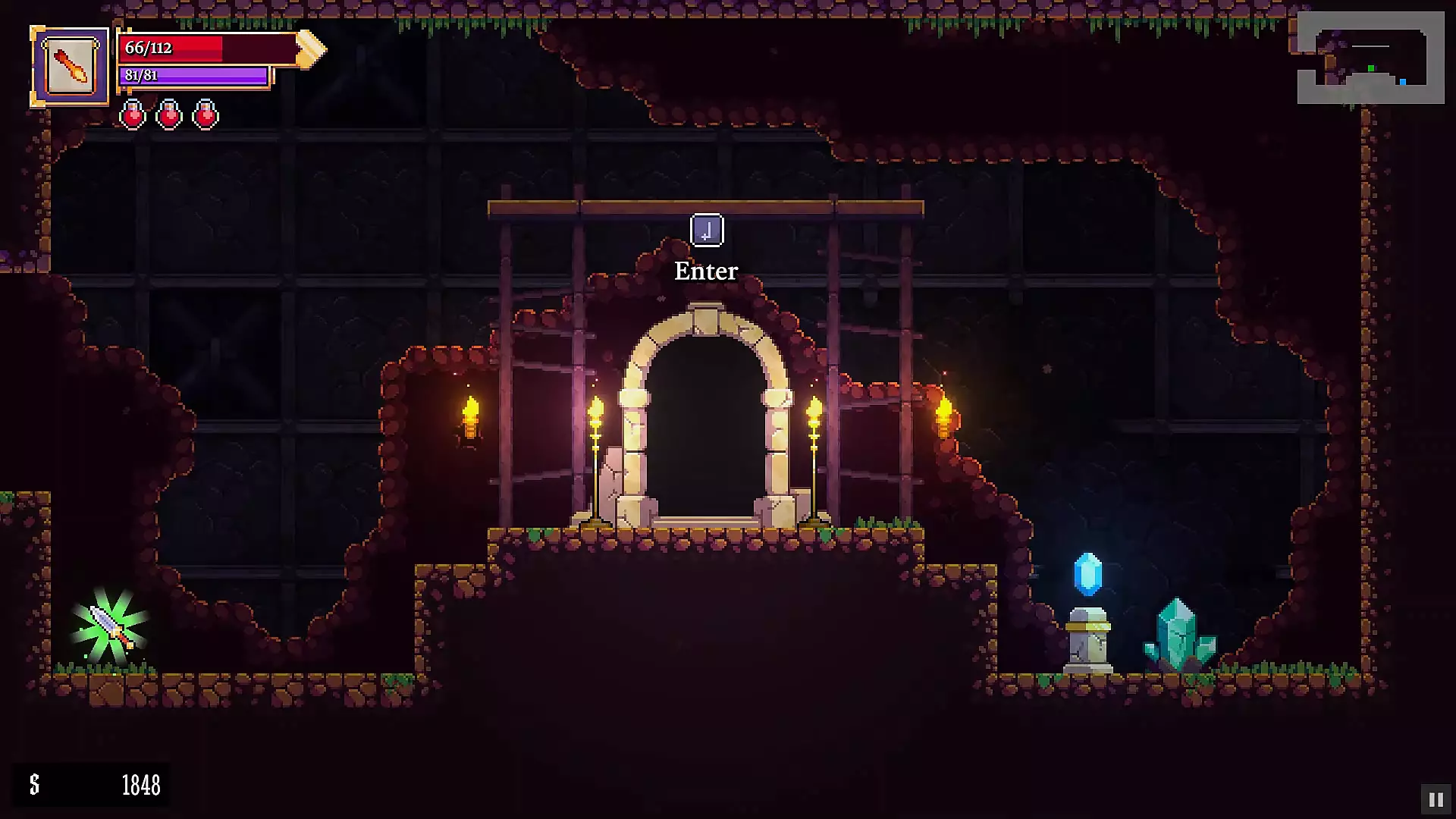Pause the video with the pause button

pyautogui.click(x=1436, y=799)
